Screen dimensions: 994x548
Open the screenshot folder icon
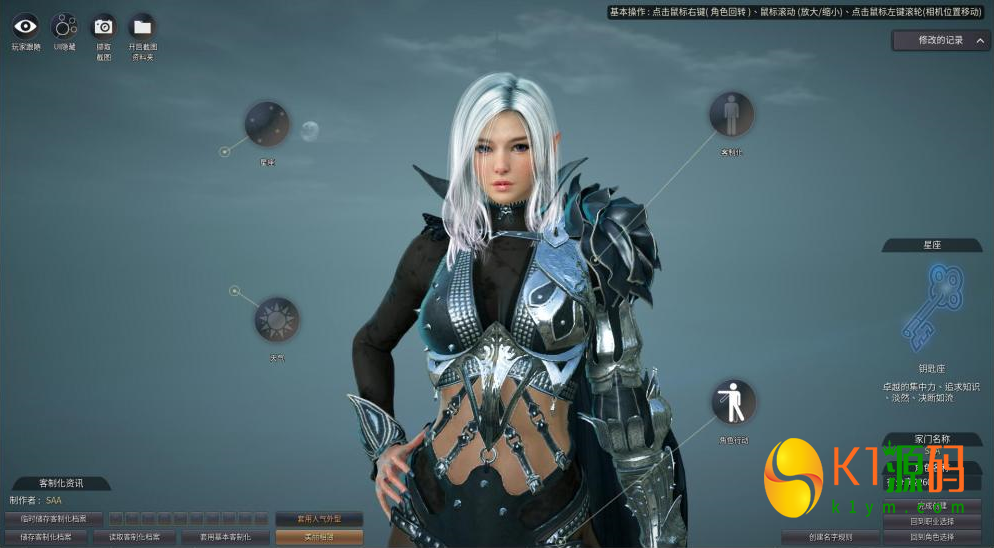(x=143, y=27)
